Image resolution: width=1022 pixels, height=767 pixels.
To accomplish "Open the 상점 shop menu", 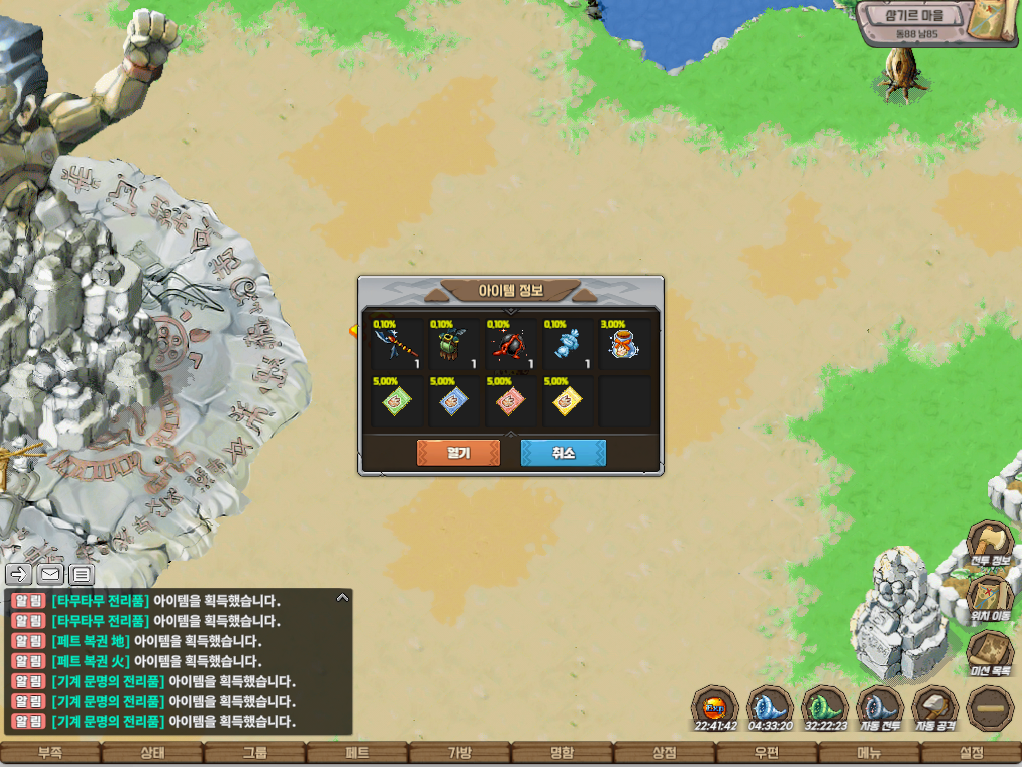I will (x=664, y=753).
